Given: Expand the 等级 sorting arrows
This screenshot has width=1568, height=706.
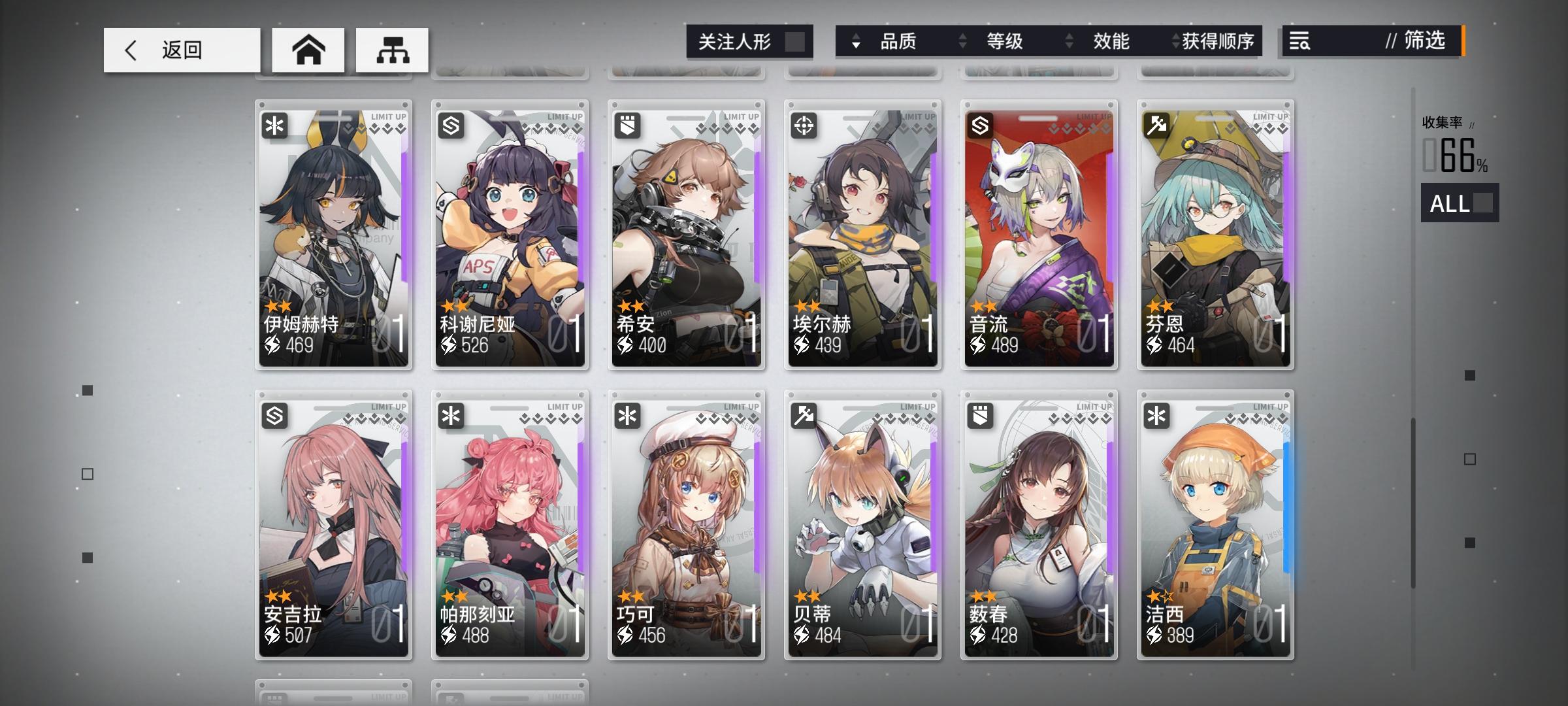Looking at the screenshot, I should pyautogui.click(x=961, y=41).
